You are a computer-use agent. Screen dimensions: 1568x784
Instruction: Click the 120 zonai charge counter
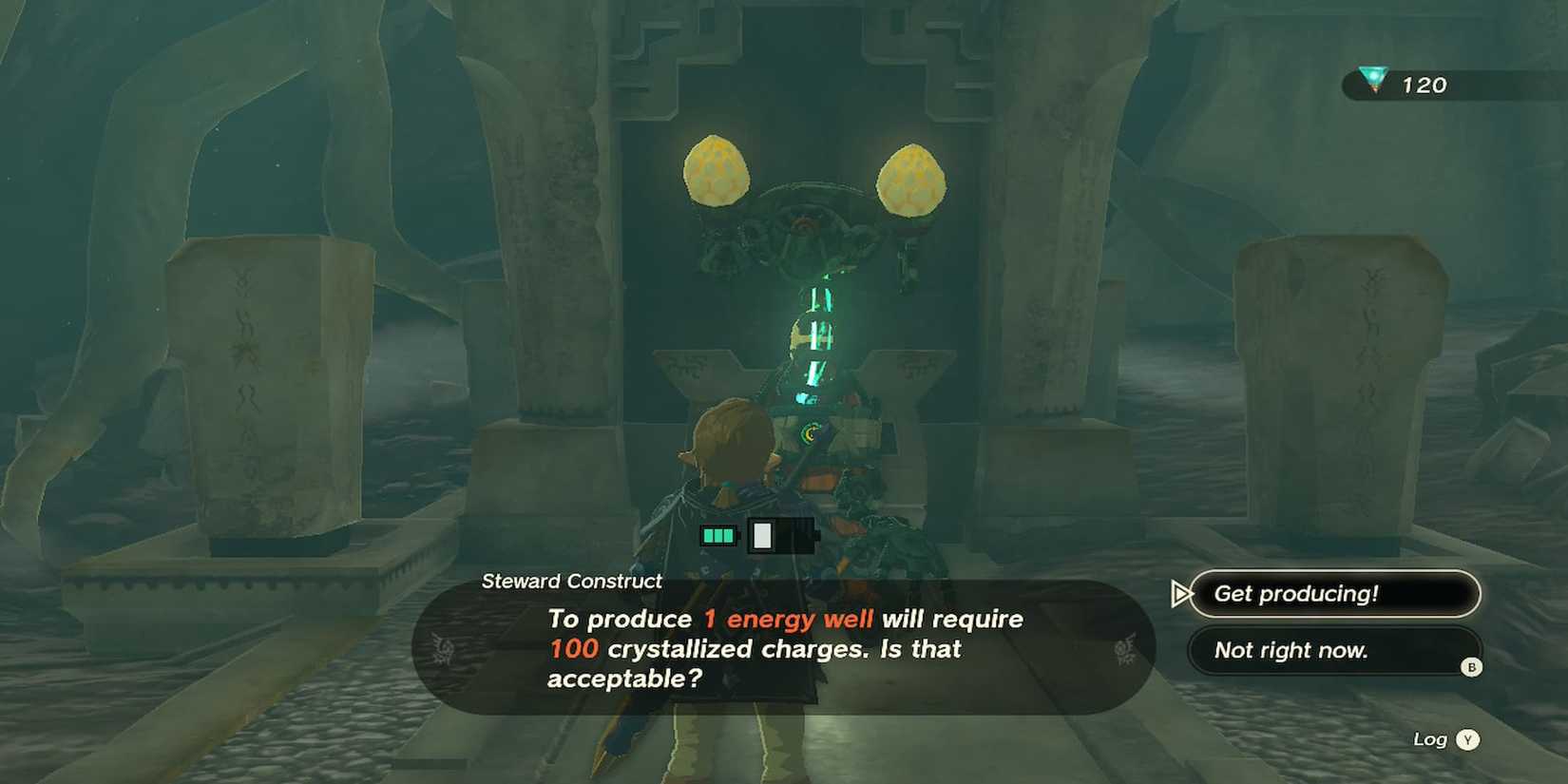point(1423,85)
